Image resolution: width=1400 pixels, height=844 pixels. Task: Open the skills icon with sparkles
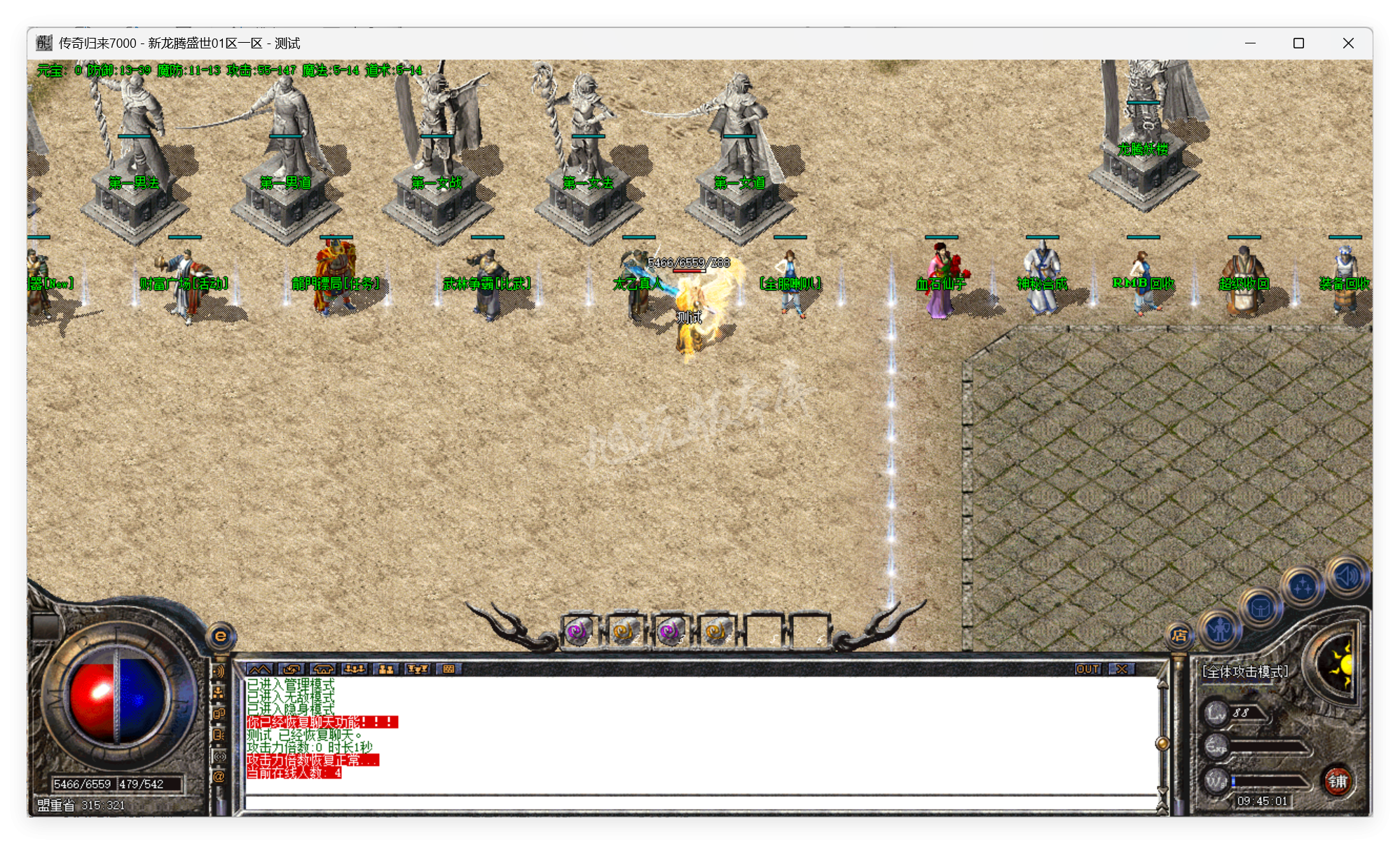tap(1303, 583)
